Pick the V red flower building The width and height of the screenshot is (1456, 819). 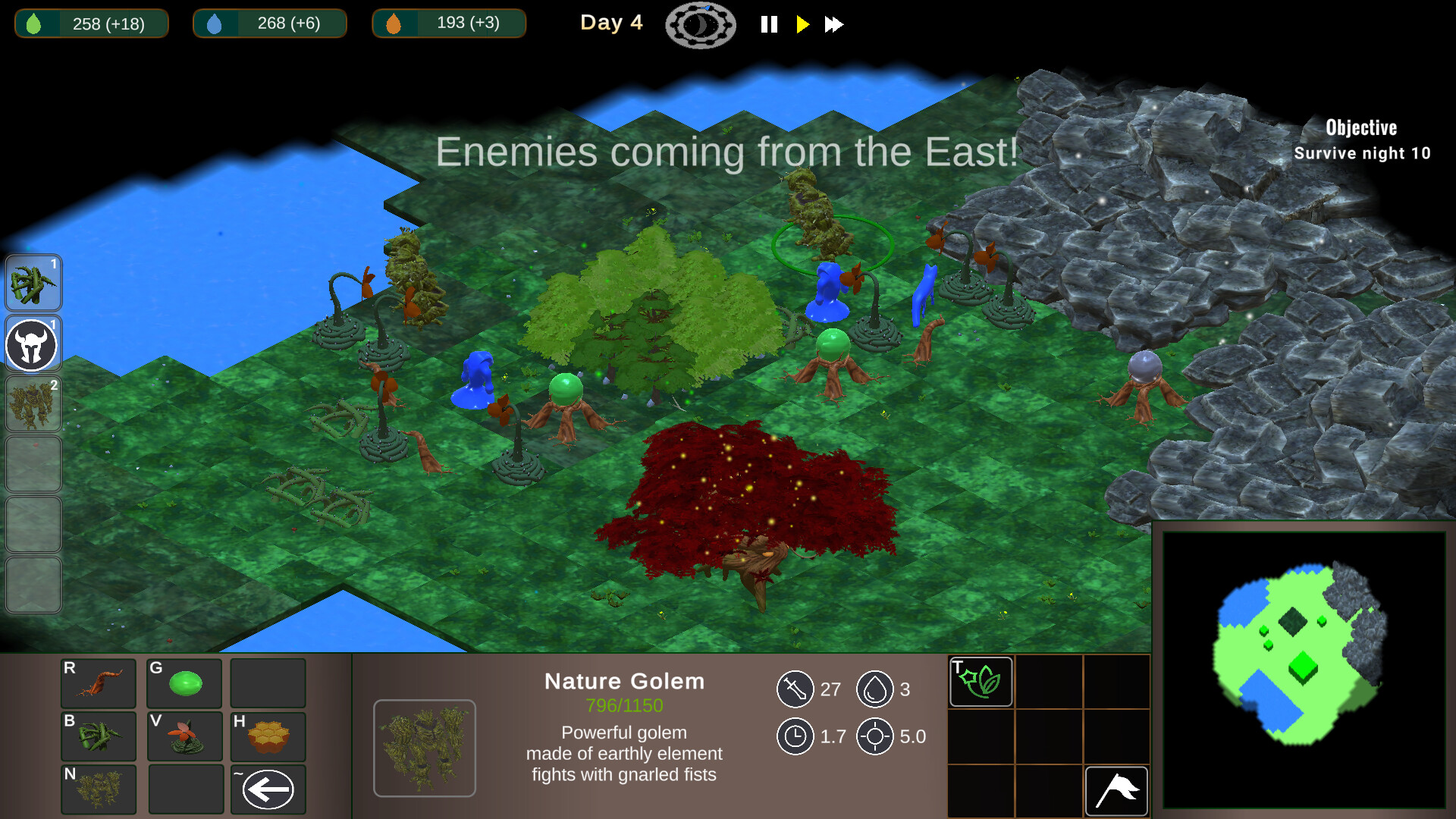pos(184,736)
